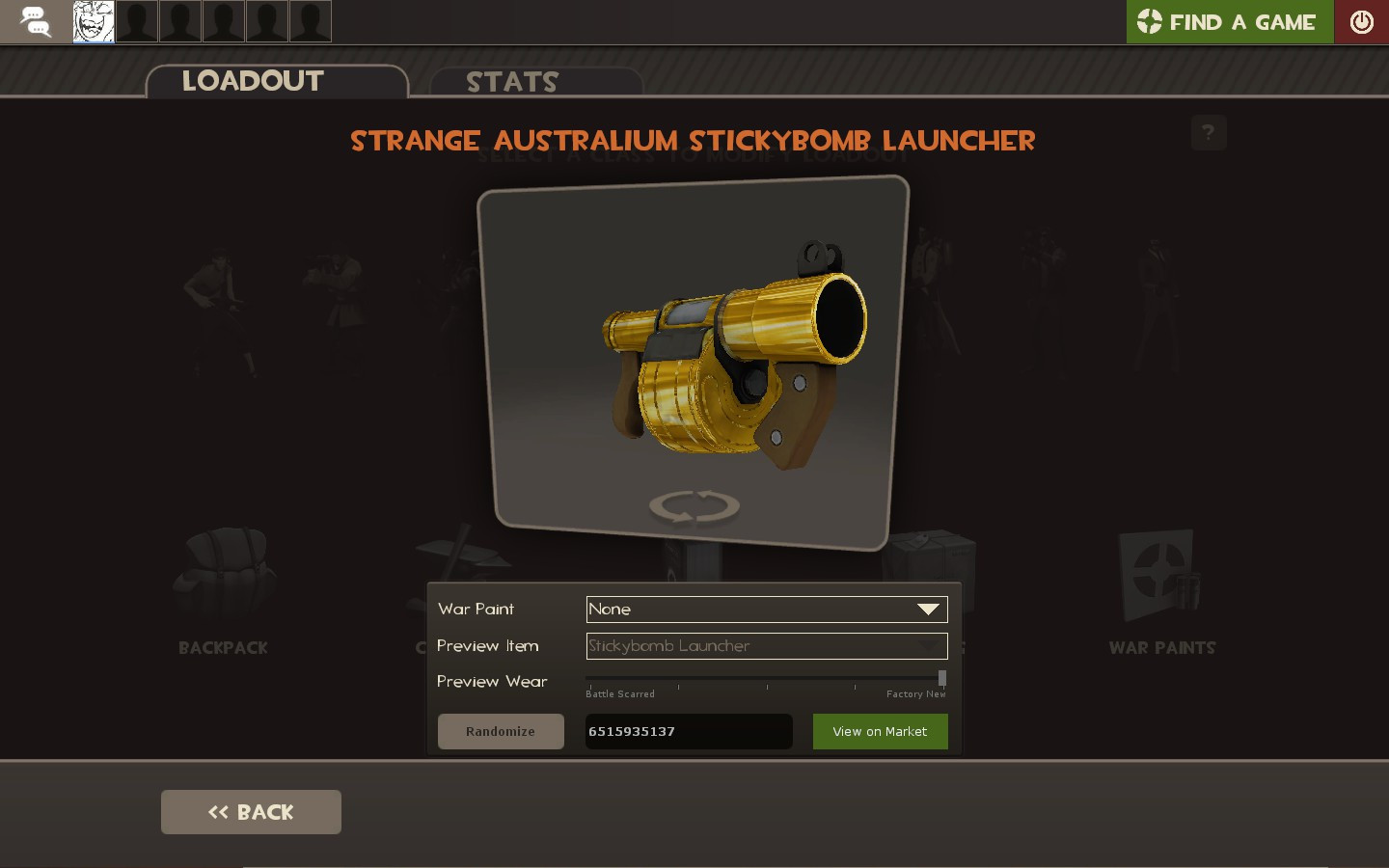The height and width of the screenshot is (868, 1389).
Task: Open the chat bubbles icon
Action: (x=35, y=21)
